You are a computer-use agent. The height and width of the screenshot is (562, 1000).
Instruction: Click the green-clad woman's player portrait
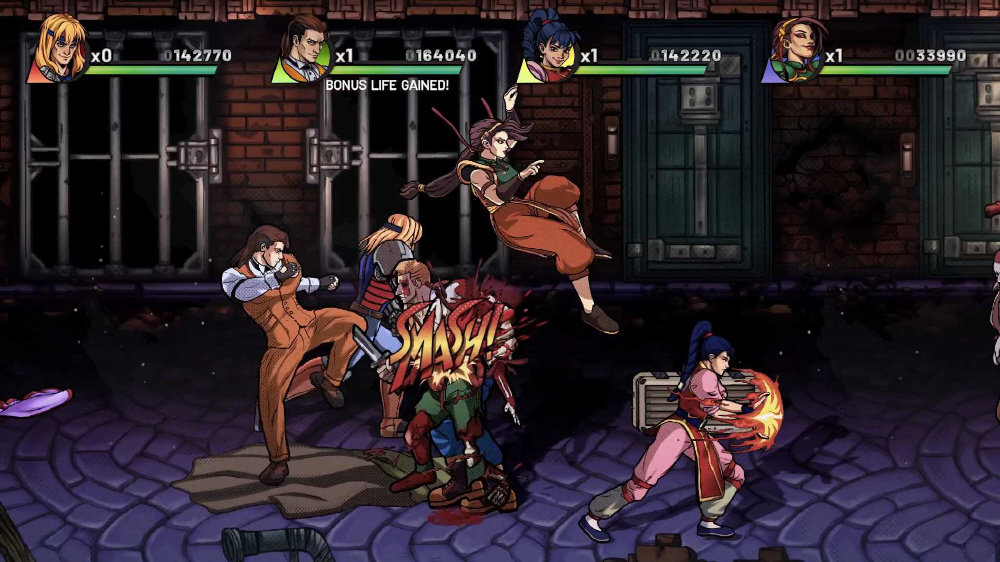tap(792, 50)
